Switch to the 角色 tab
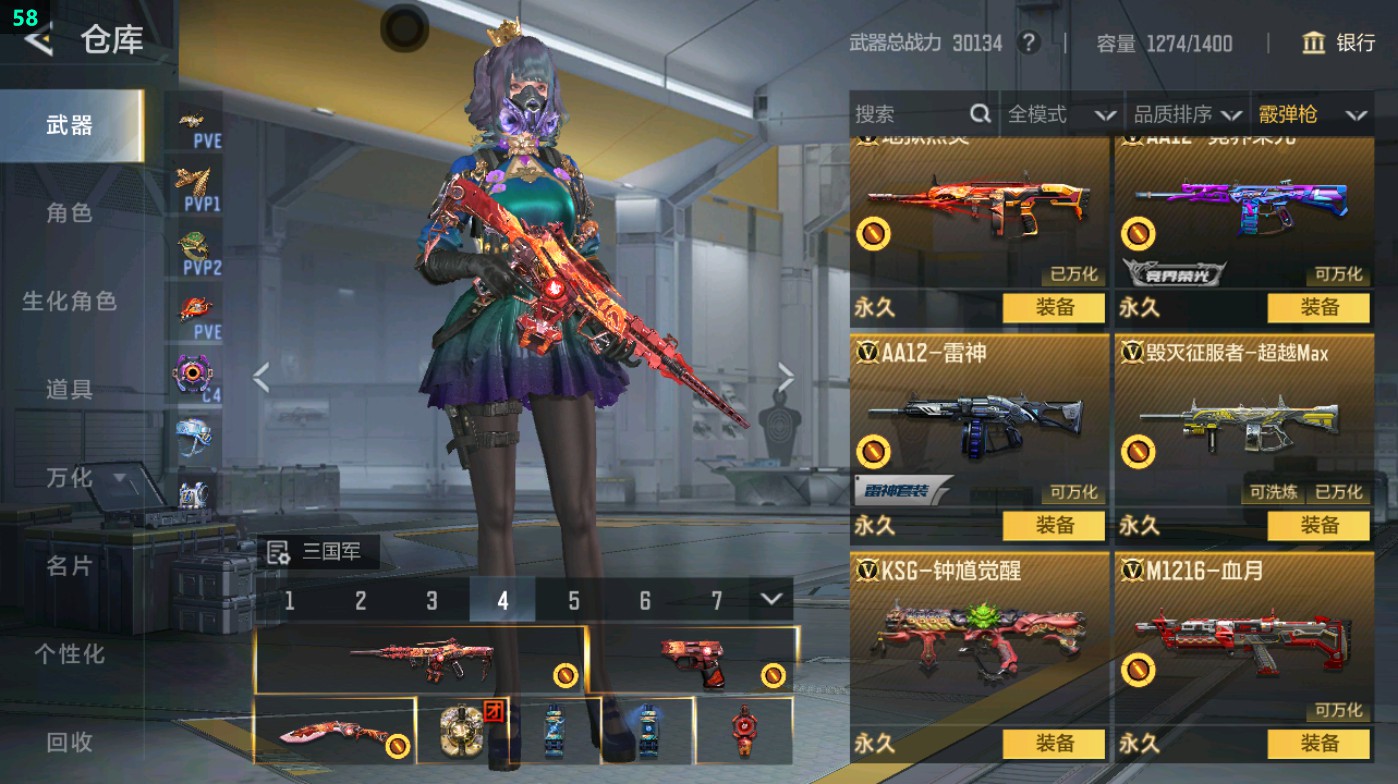Viewport: 1398px width, 784px height. click(69, 213)
